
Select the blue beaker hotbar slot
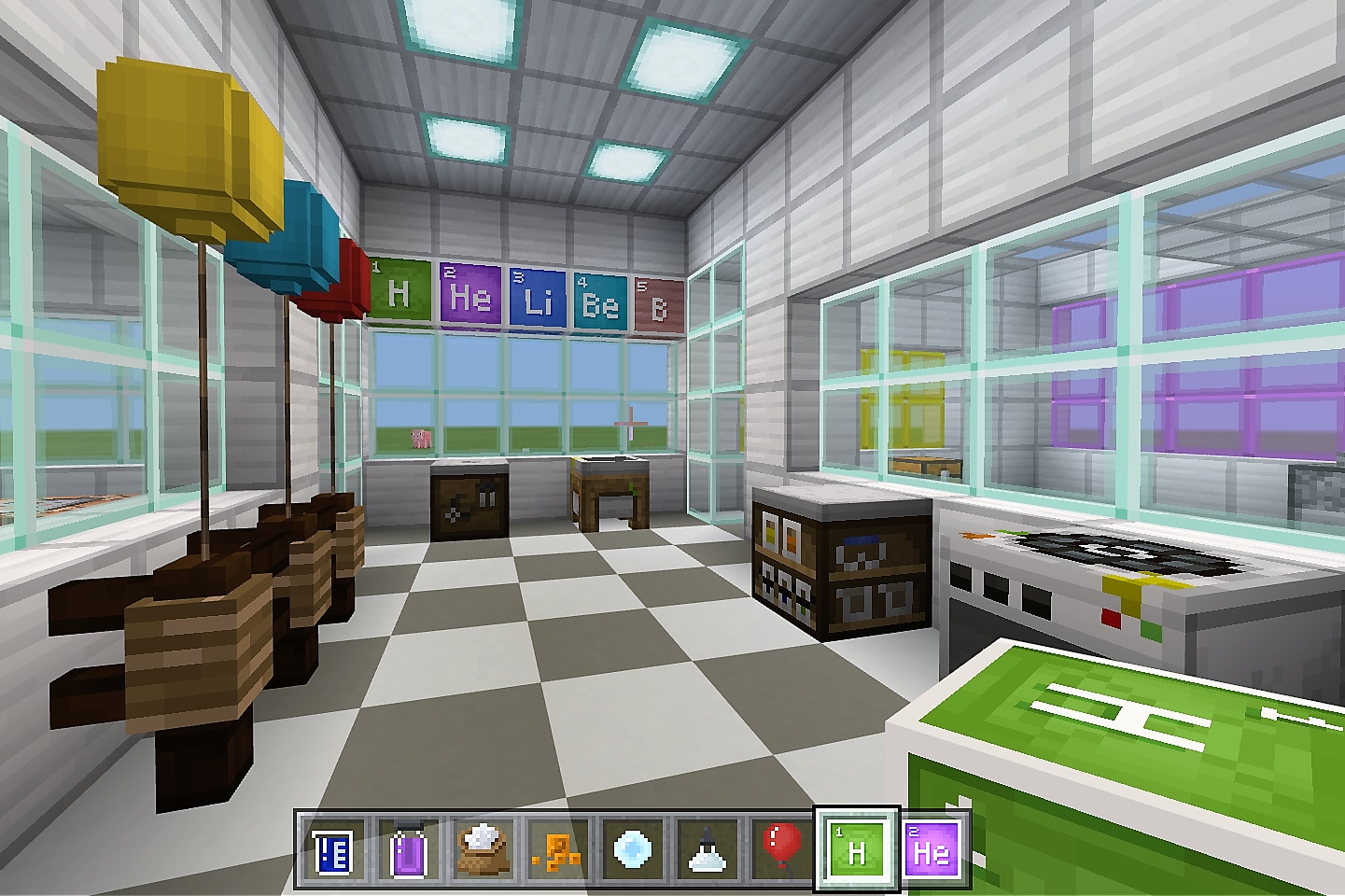332,850
